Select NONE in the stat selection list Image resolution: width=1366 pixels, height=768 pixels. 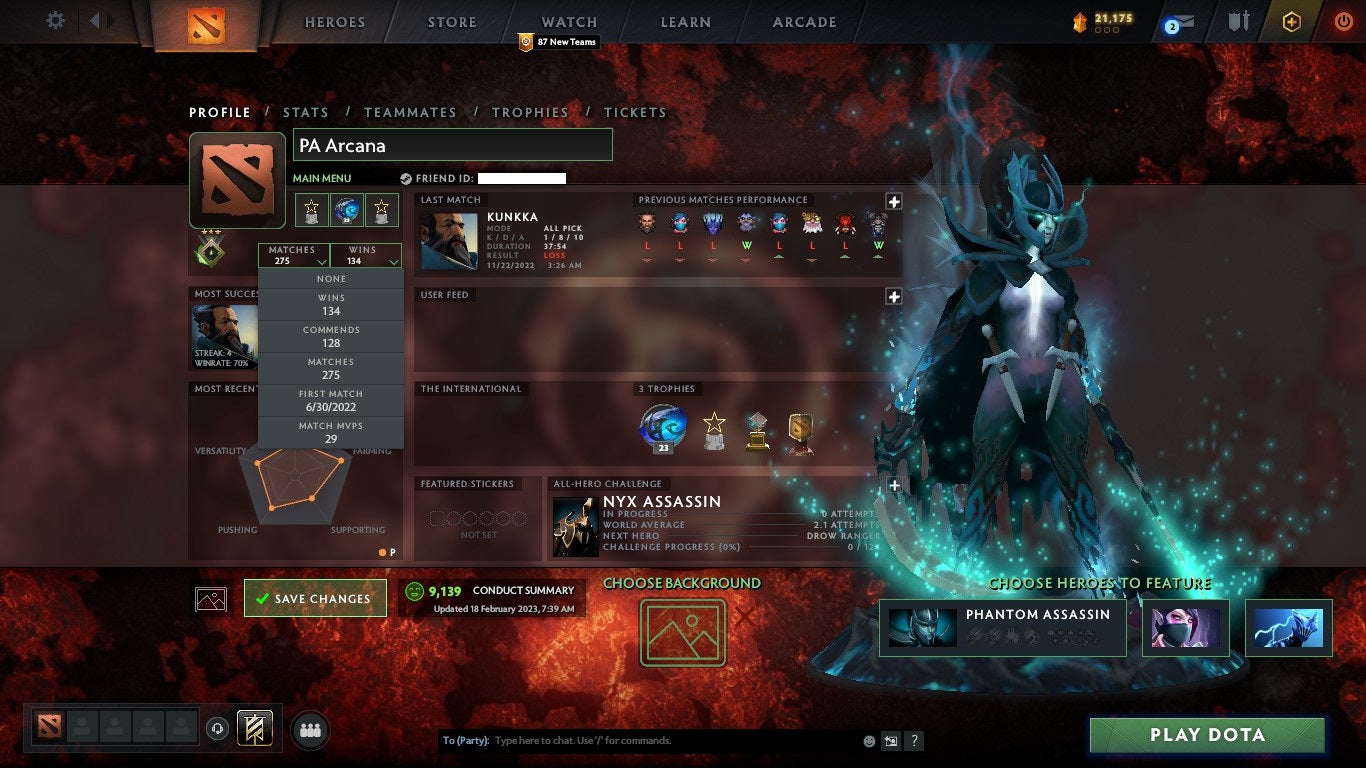(x=330, y=278)
